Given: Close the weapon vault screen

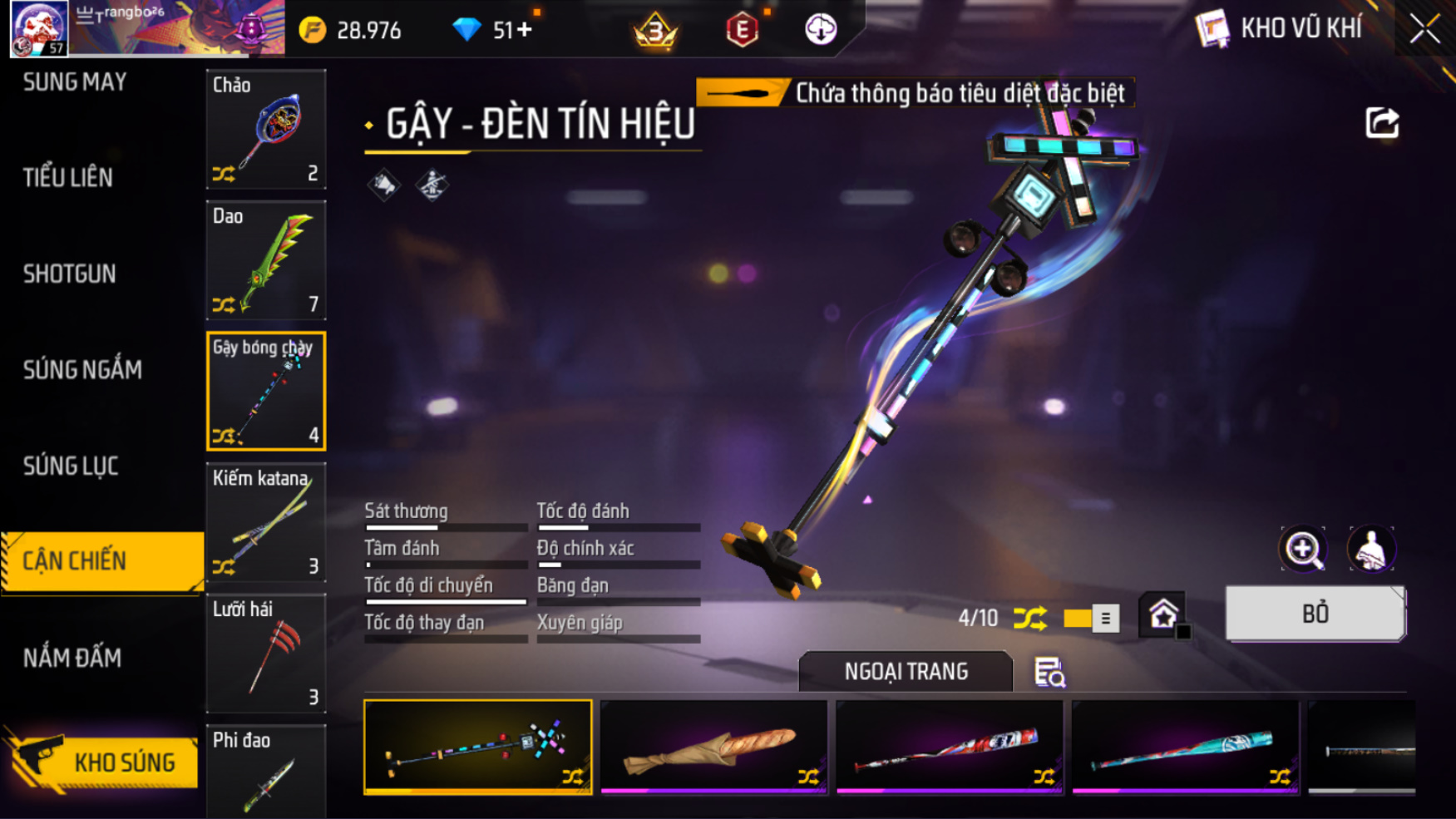Looking at the screenshot, I should tap(1424, 29).
